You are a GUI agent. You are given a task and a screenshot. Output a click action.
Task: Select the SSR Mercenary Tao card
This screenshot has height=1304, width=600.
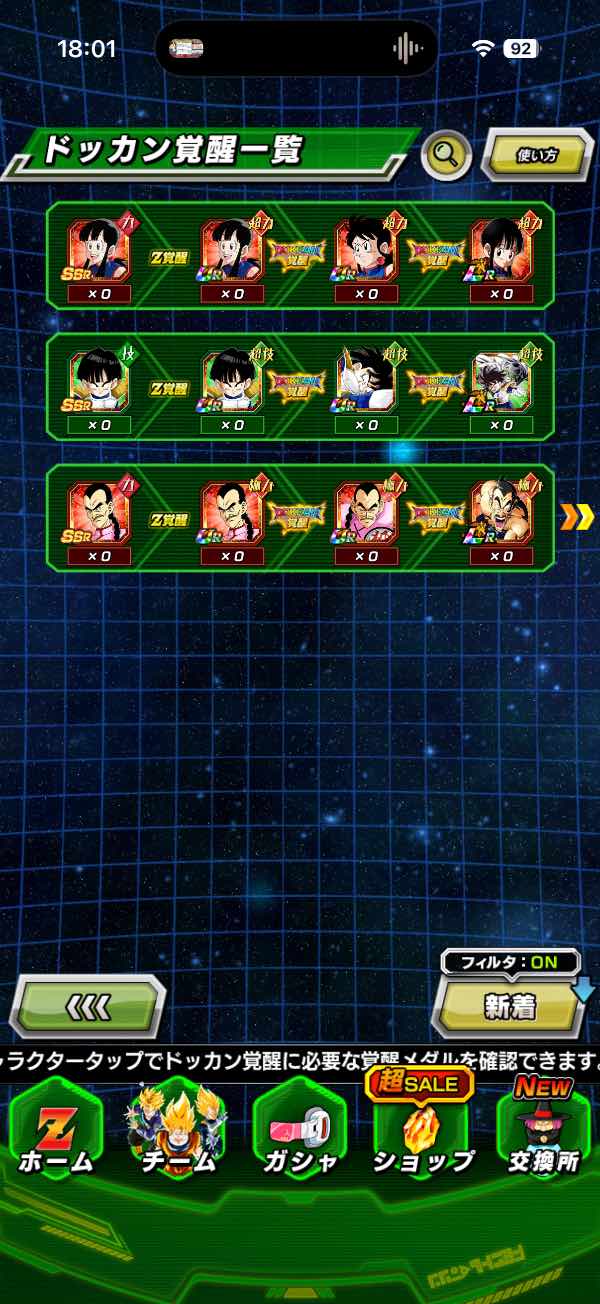click(x=98, y=512)
